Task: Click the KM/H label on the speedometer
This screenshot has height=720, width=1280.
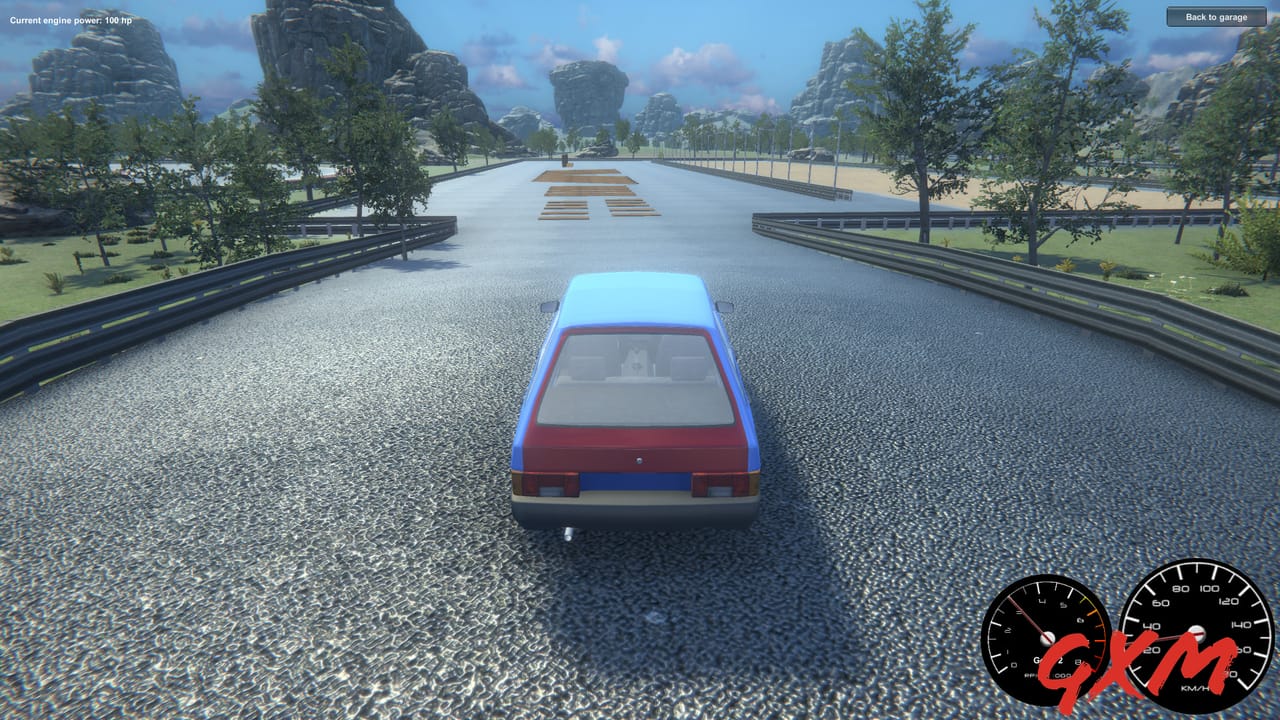Action: (x=1194, y=688)
